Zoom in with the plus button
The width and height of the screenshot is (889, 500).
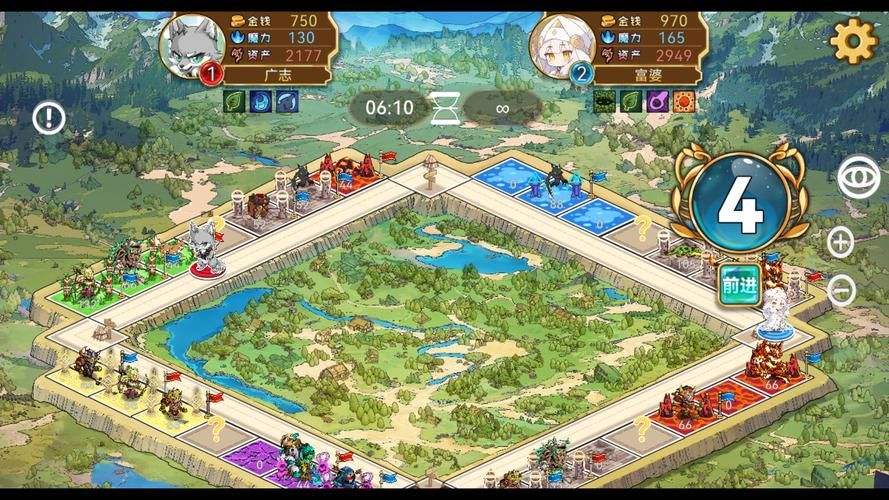(x=842, y=241)
